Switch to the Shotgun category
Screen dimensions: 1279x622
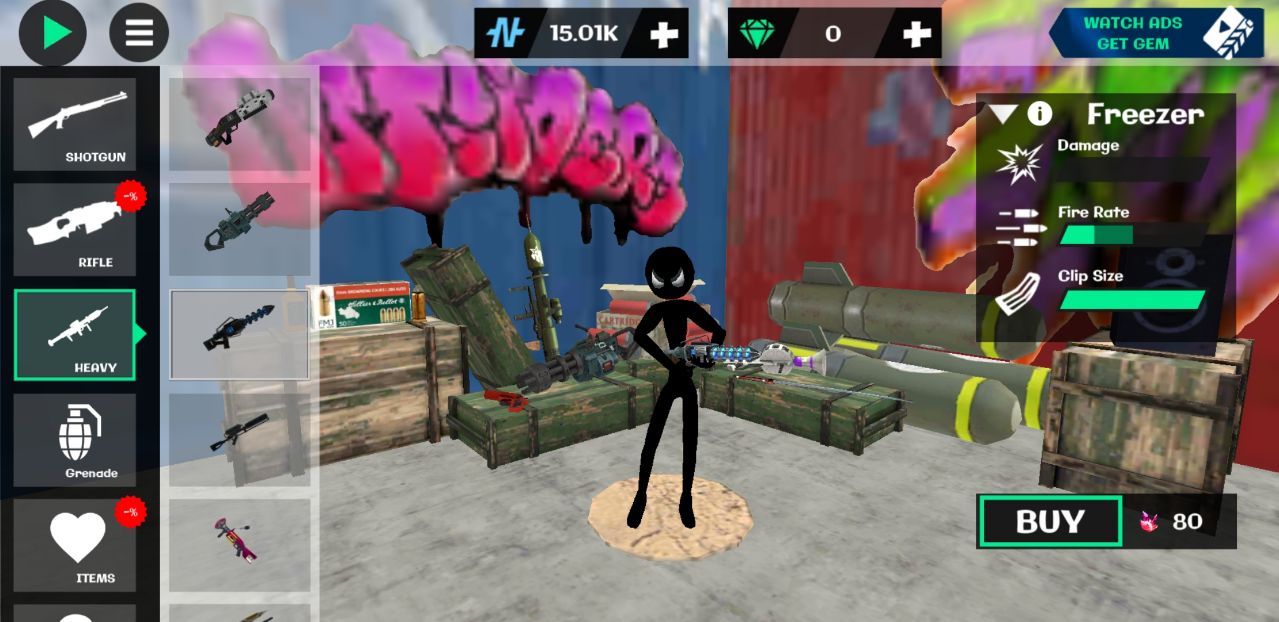(x=75, y=124)
